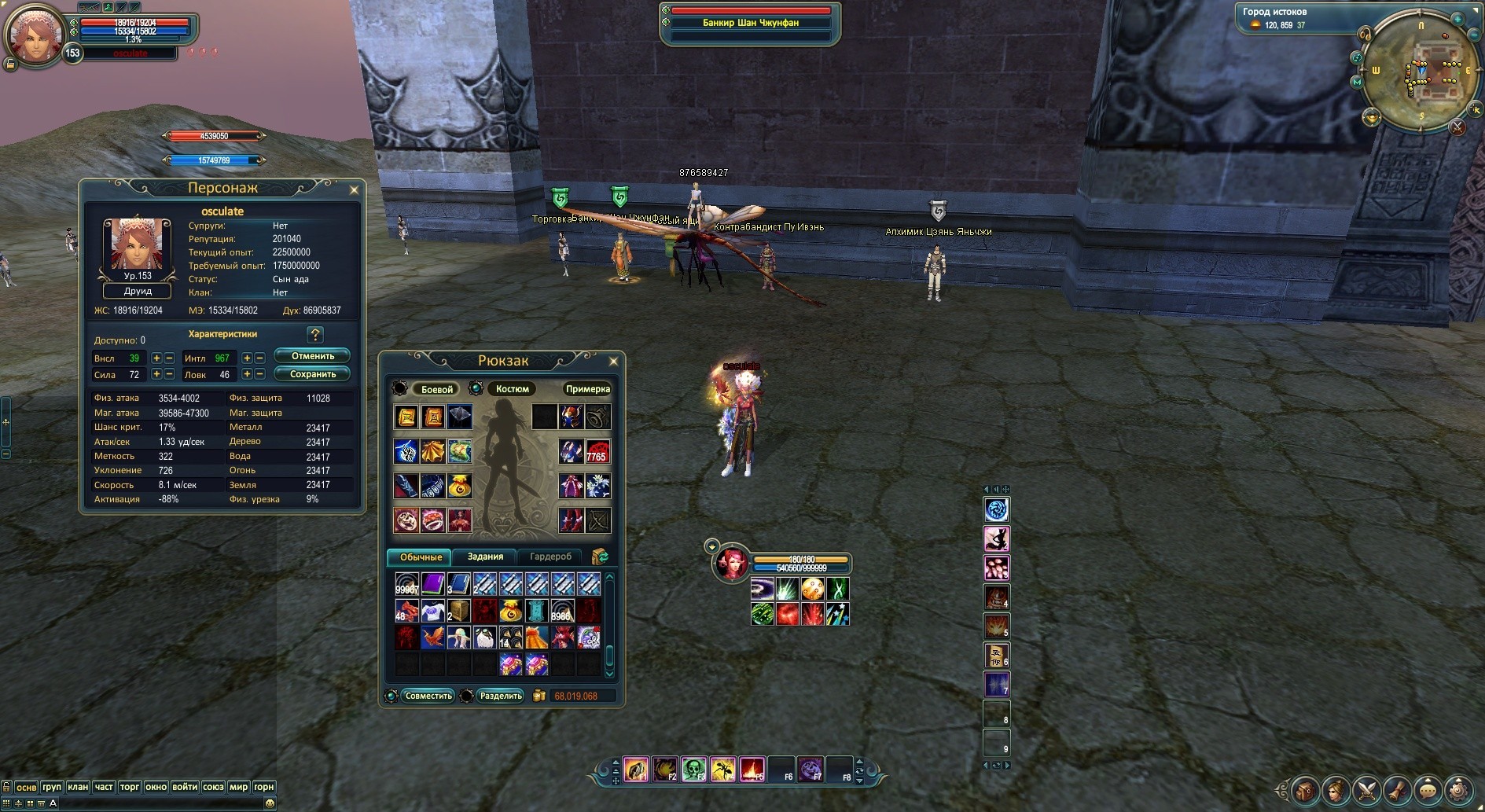Screen dimensions: 1485x812
Task: Click the Разделить button
Action: (x=500, y=696)
